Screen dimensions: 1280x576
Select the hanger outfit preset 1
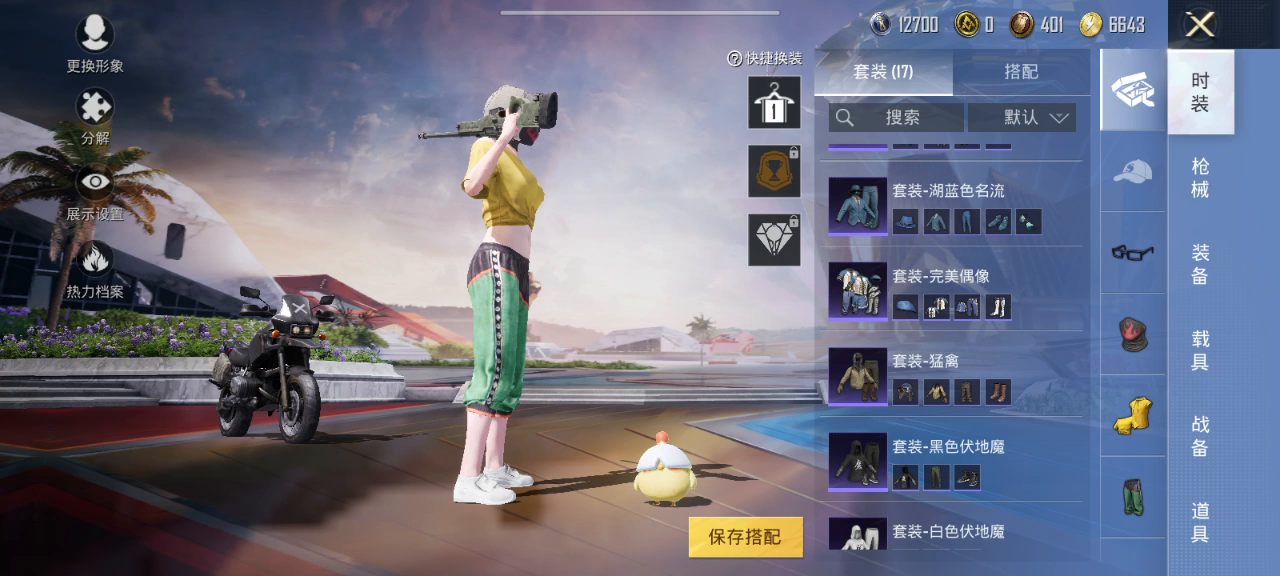pyautogui.click(x=774, y=102)
